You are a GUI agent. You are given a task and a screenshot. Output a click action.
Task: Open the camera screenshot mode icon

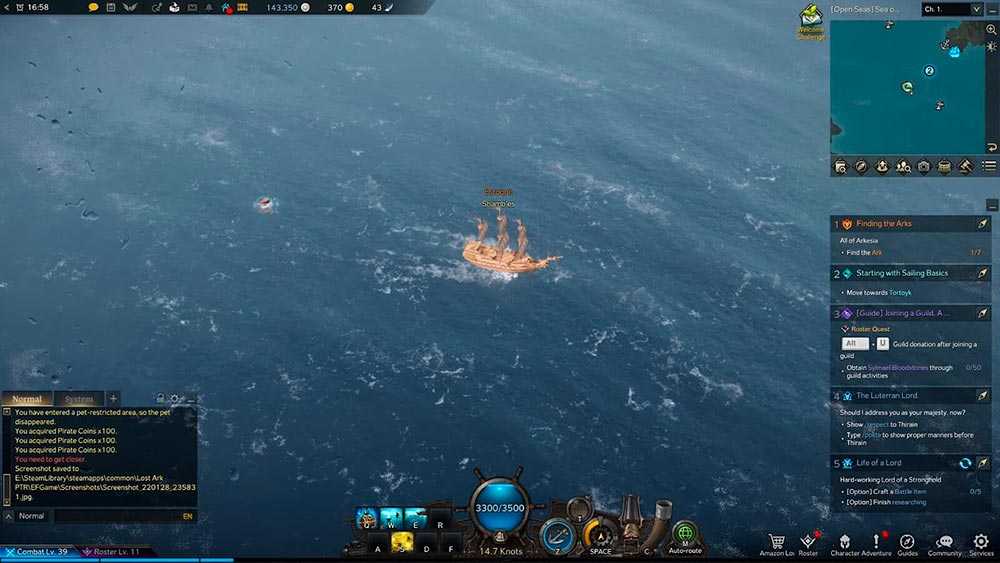coord(924,167)
